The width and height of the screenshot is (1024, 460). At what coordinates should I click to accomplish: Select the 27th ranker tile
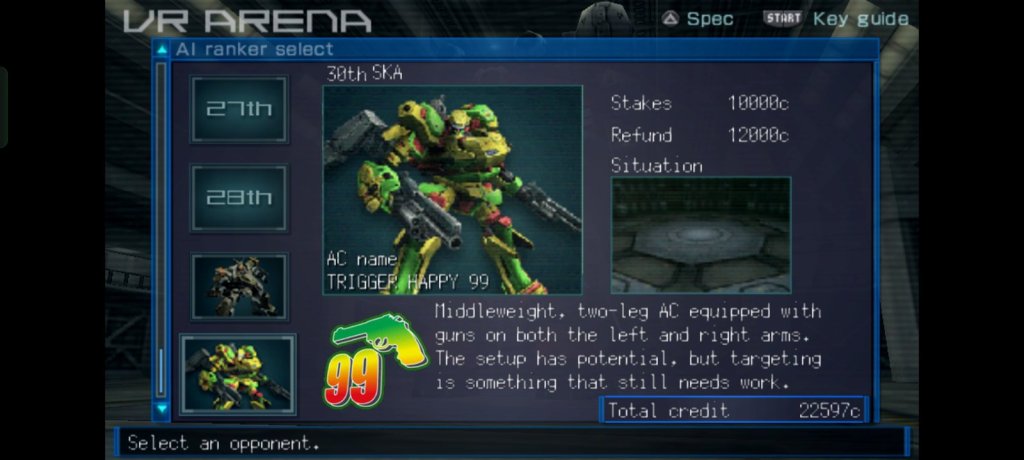tap(239, 109)
